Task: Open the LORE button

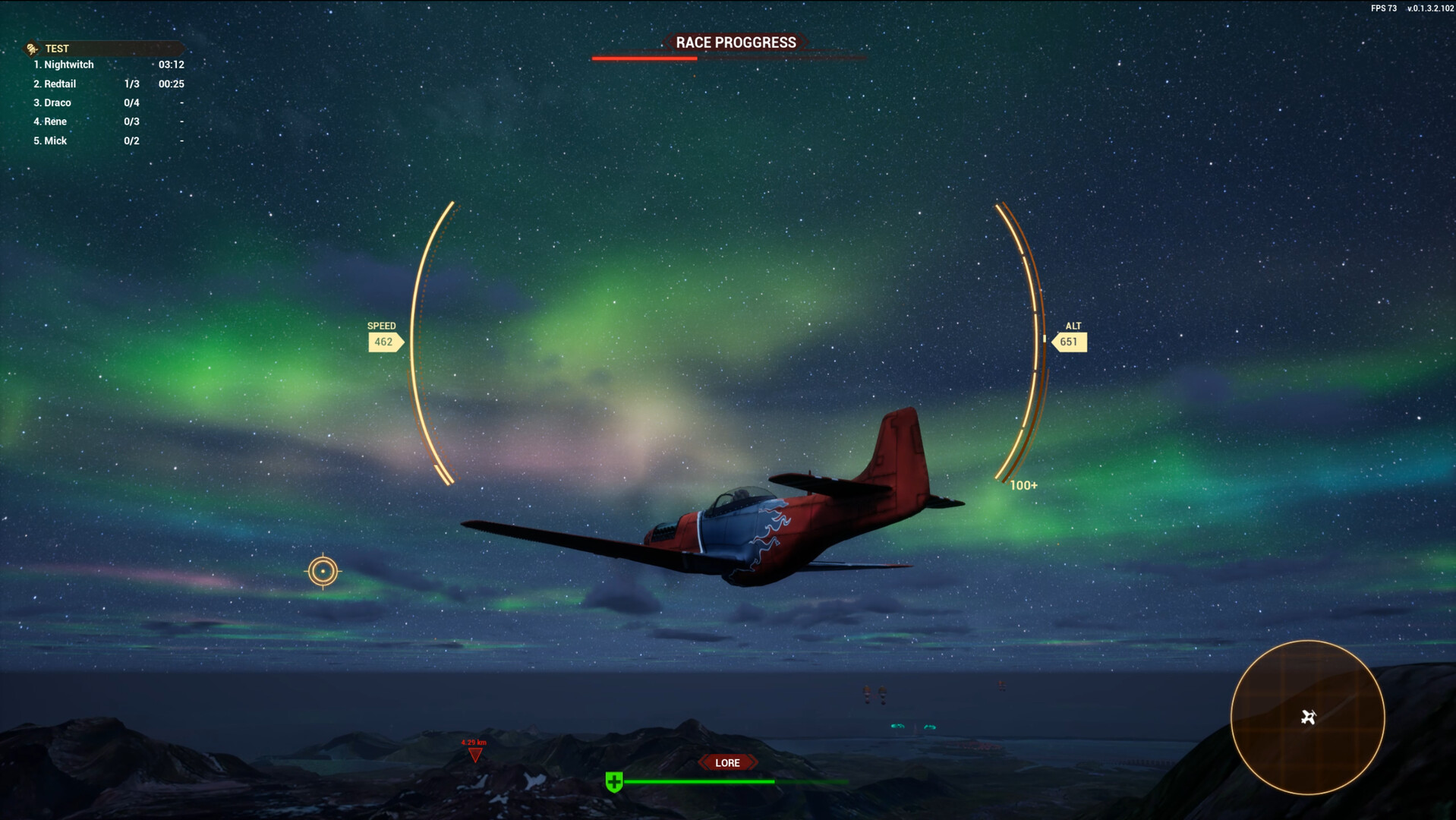Action: tap(727, 762)
